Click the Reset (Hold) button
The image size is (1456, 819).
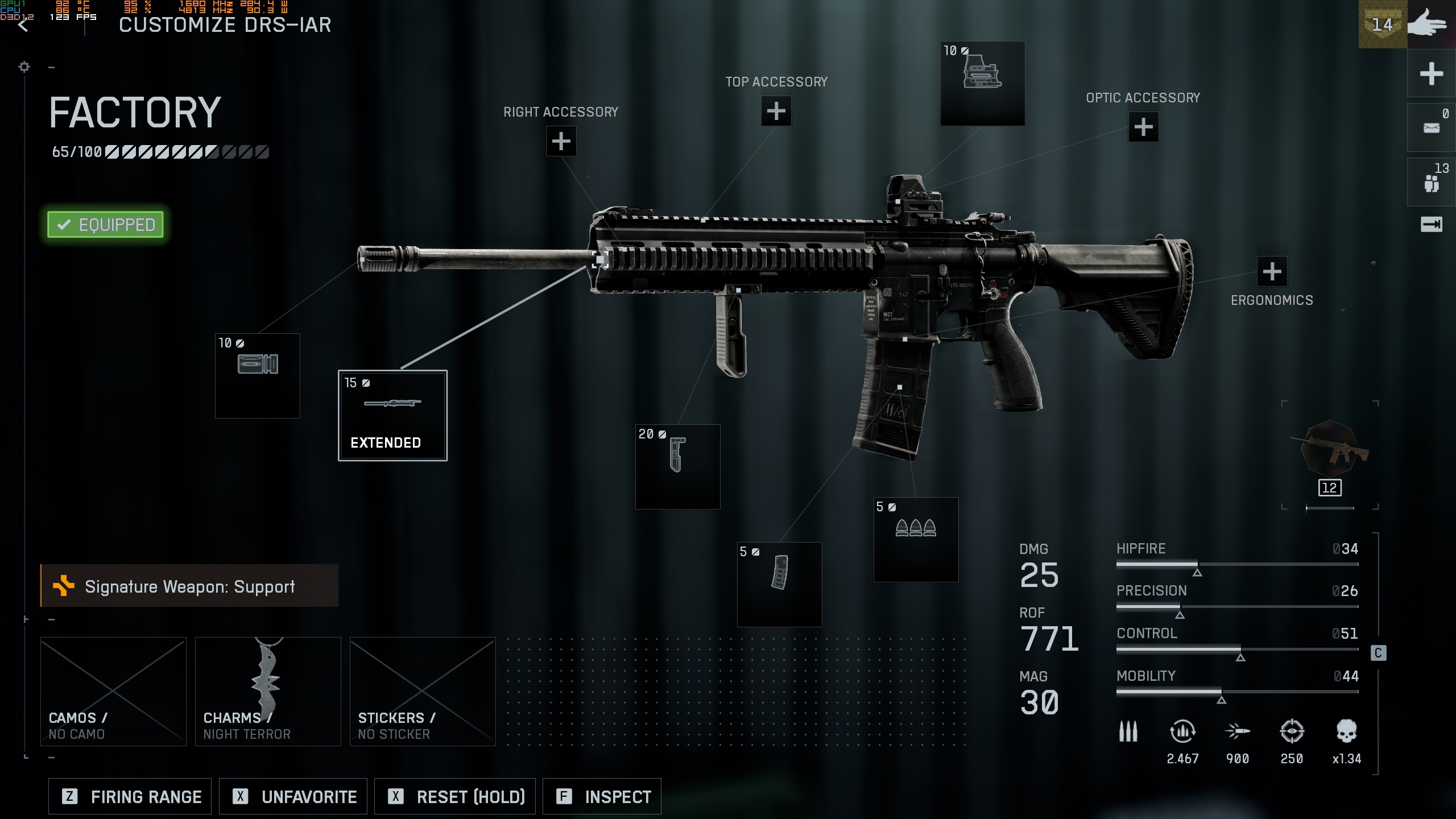tap(455, 796)
